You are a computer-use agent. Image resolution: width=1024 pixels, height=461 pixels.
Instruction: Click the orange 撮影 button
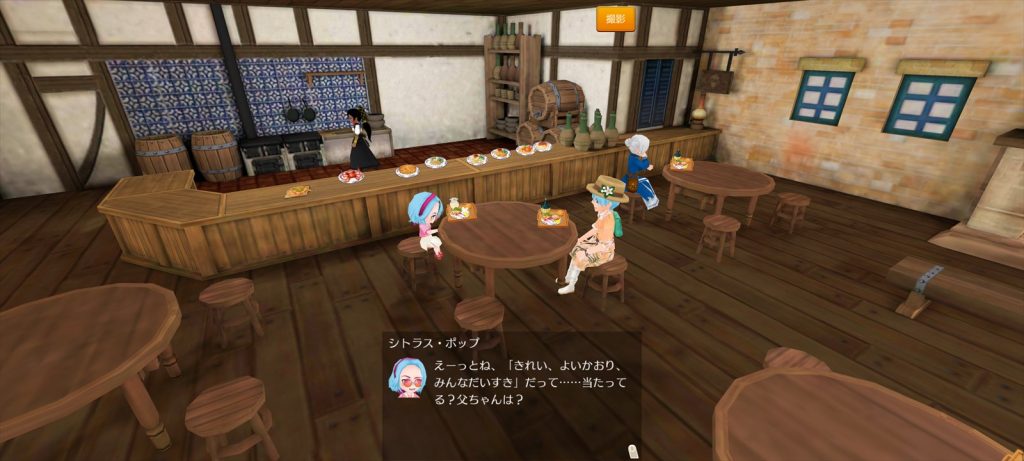coord(615,19)
